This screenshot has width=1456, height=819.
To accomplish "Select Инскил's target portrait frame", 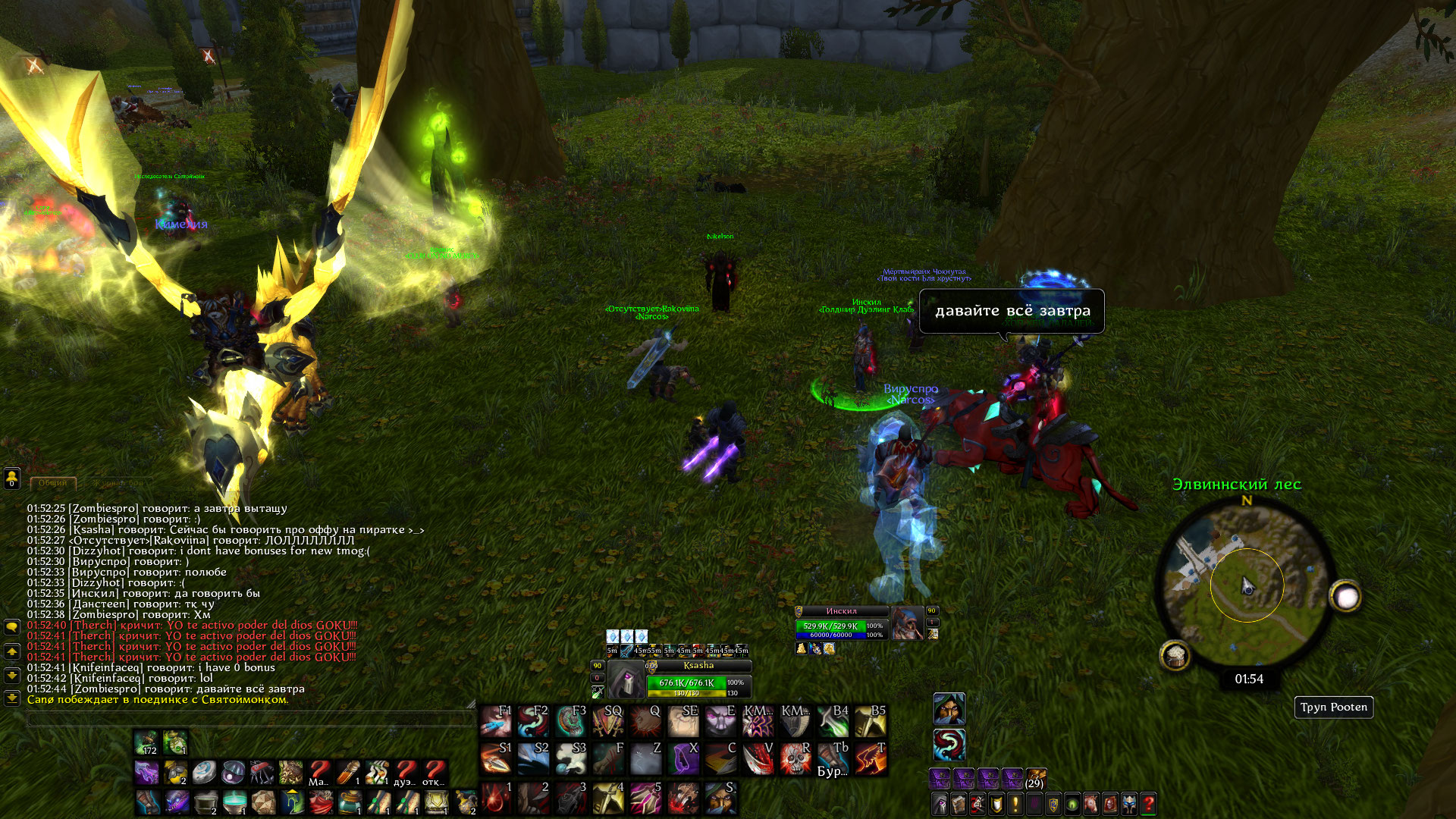I will 907,623.
